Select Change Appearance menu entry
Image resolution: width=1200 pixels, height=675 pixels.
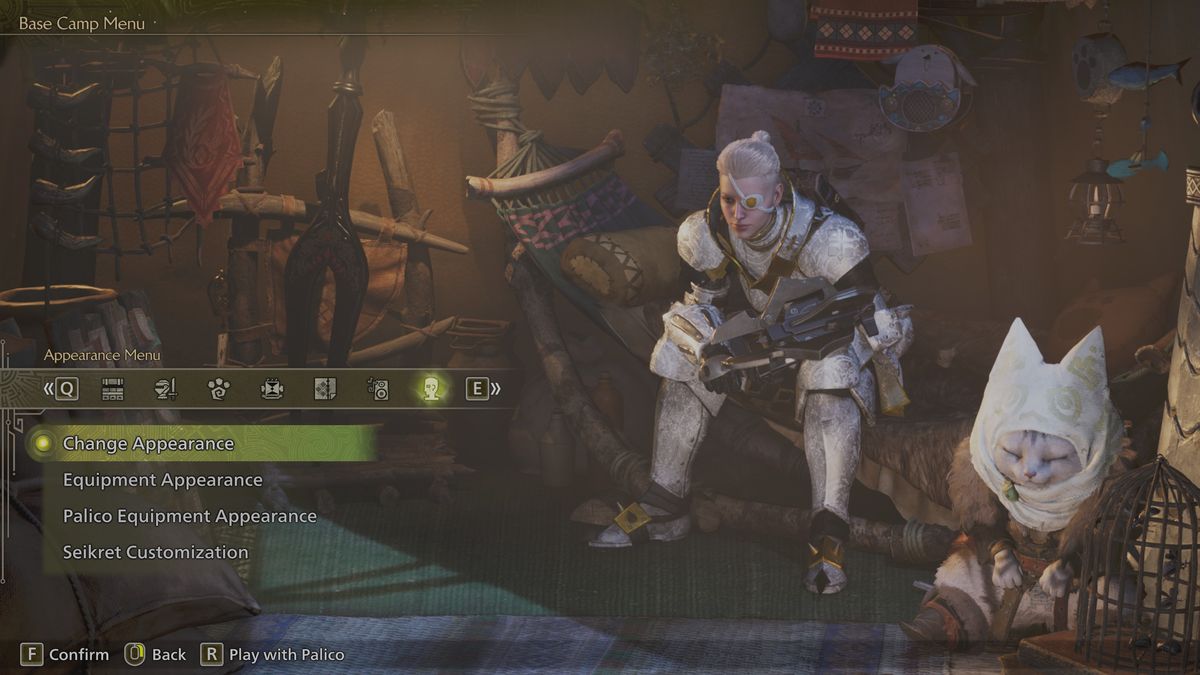pyautogui.click(x=148, y=444)
